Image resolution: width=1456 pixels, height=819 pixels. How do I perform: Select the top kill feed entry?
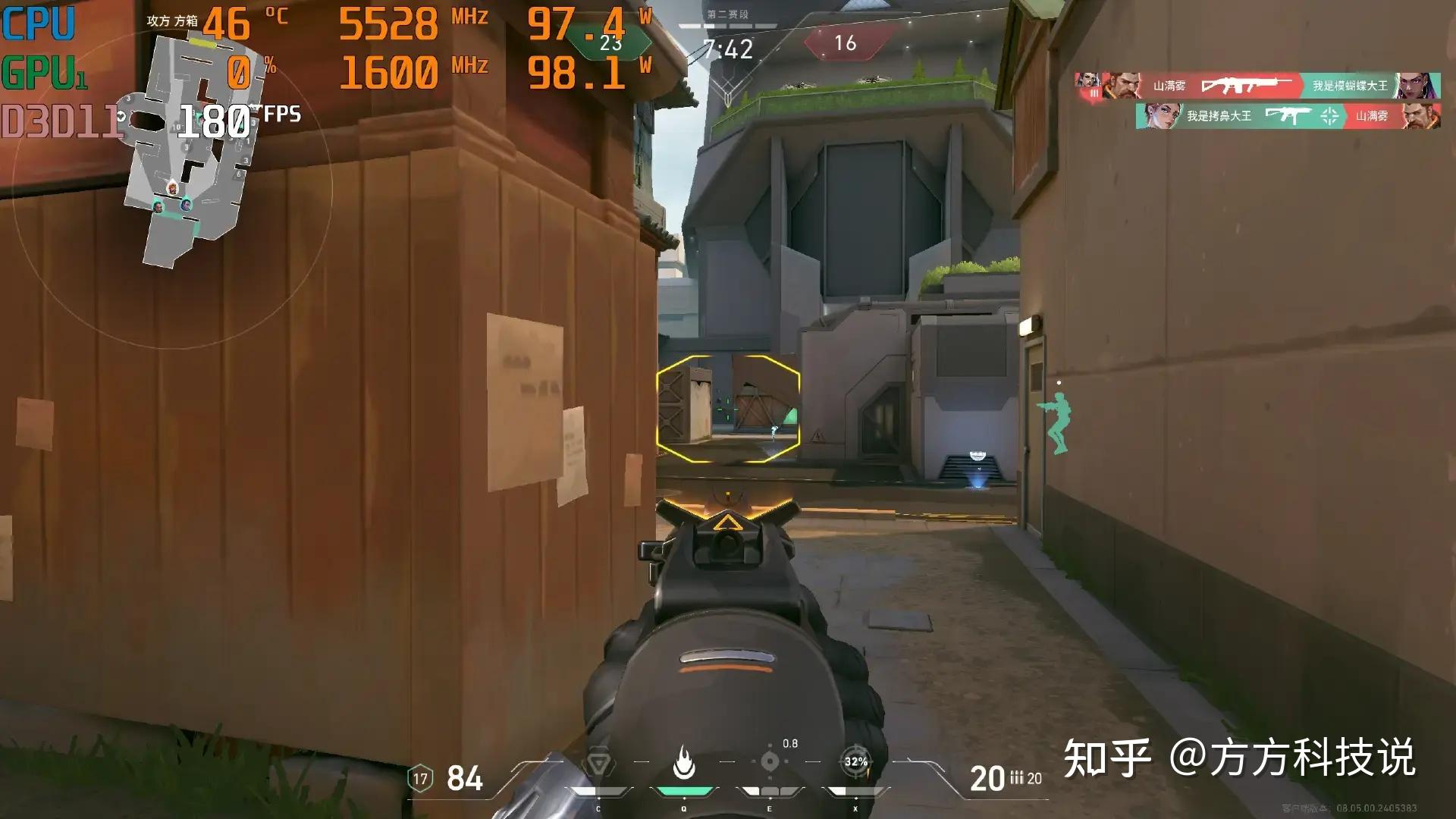click(1257, 86)
